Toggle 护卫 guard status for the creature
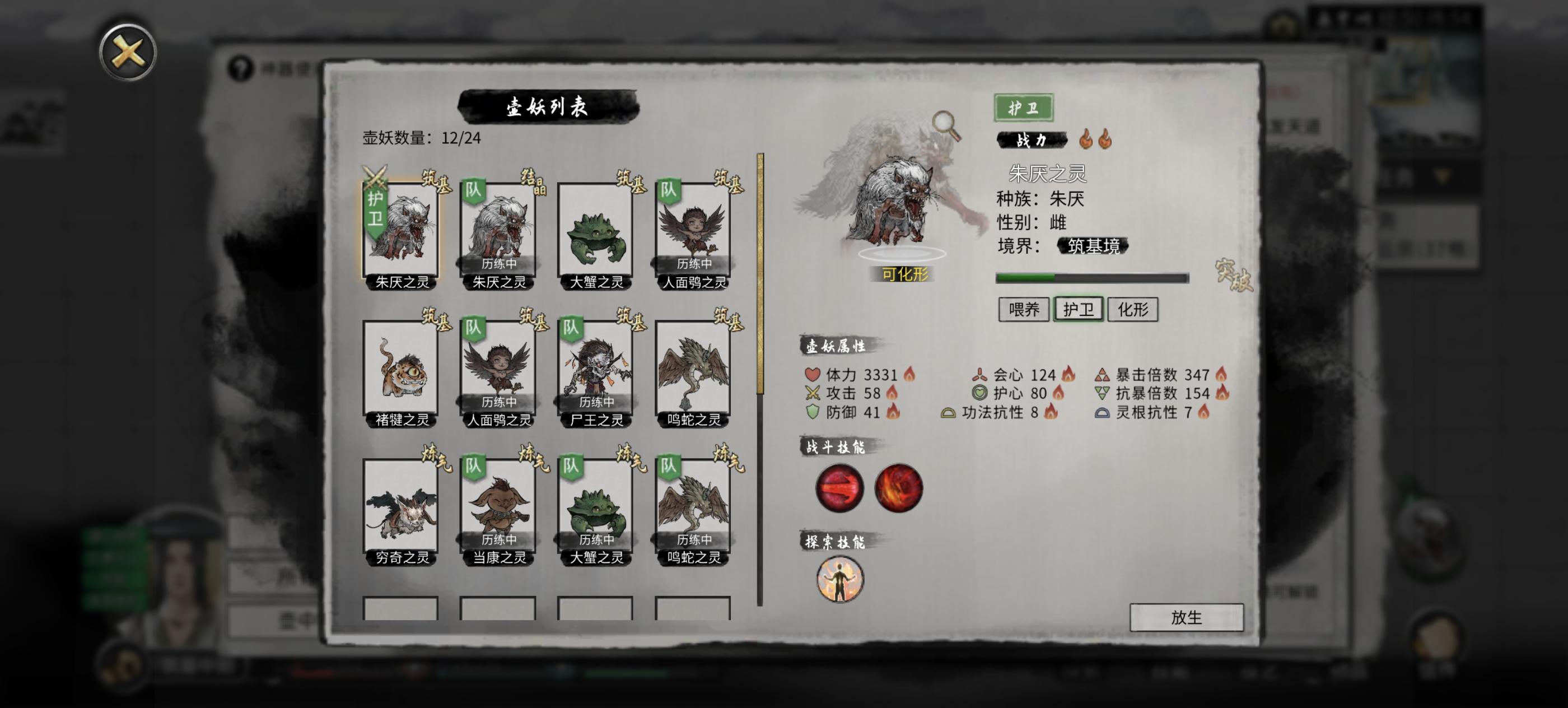 [1078, 309]
